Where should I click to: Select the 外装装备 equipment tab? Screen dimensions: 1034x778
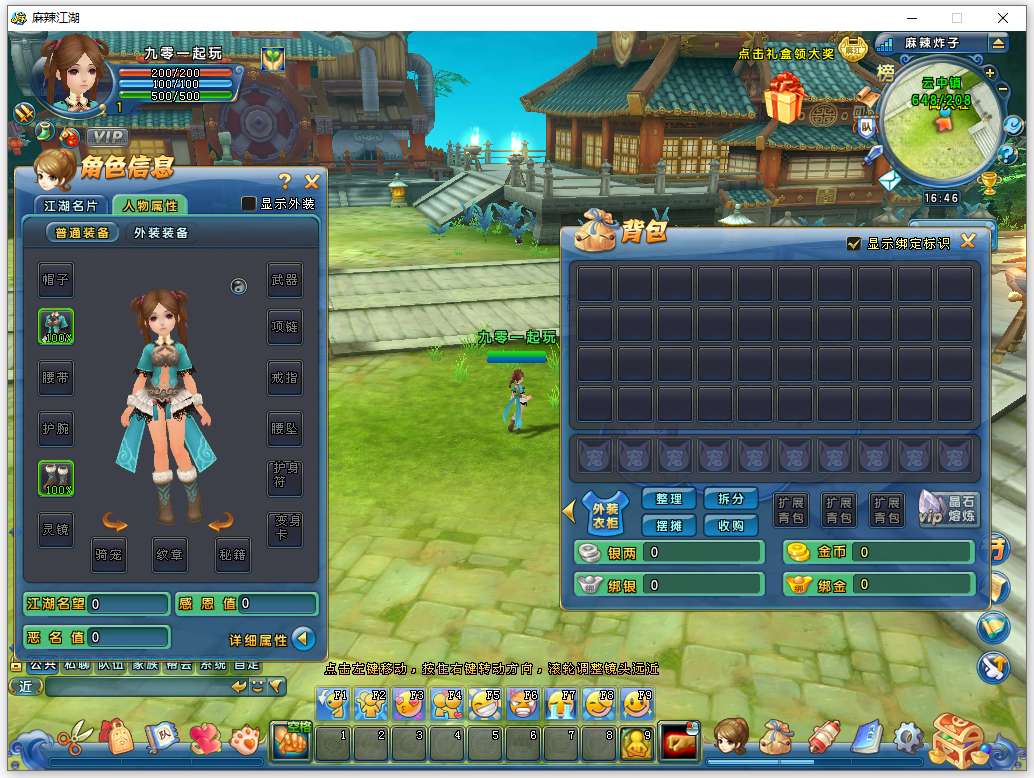coord(161,233)
